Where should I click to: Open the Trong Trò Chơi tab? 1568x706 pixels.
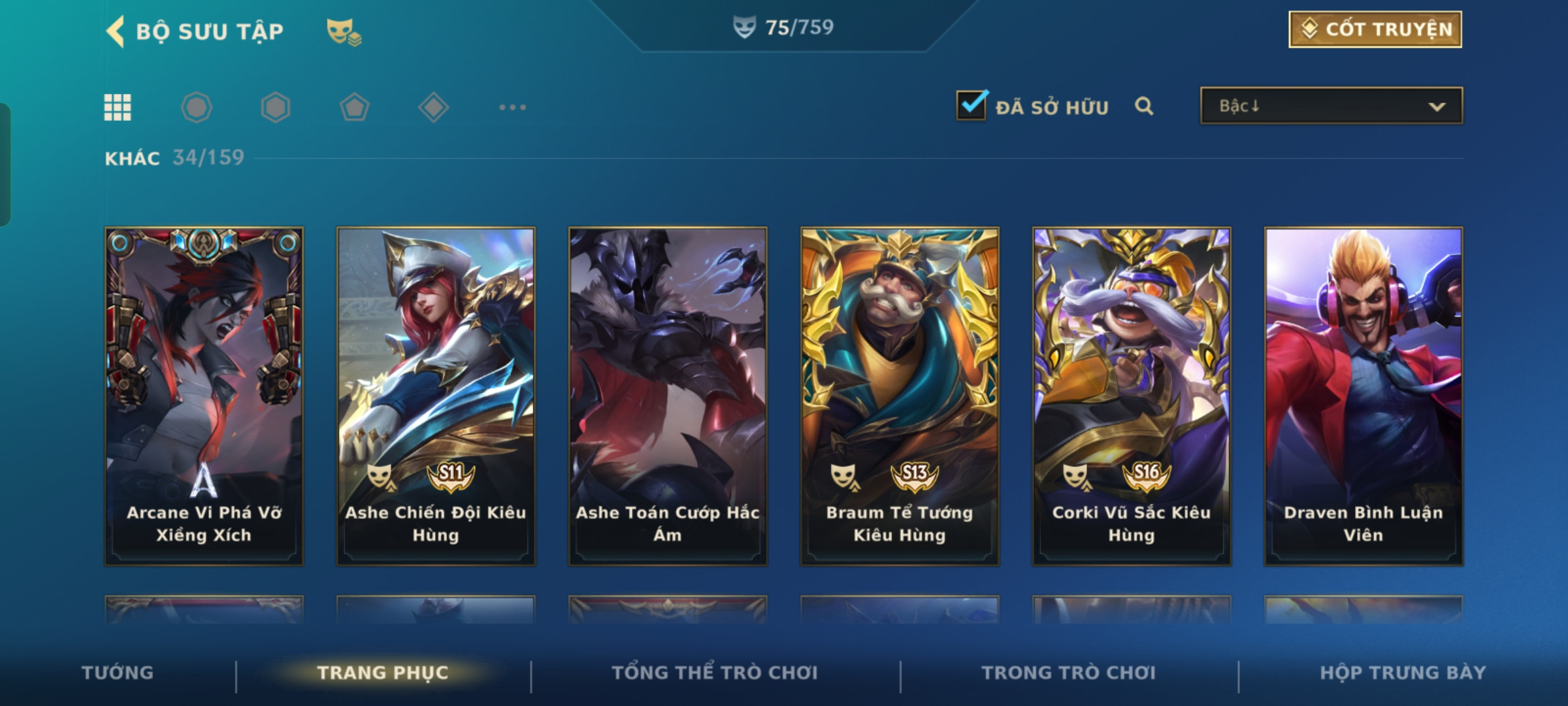[x=1069, y=673]
